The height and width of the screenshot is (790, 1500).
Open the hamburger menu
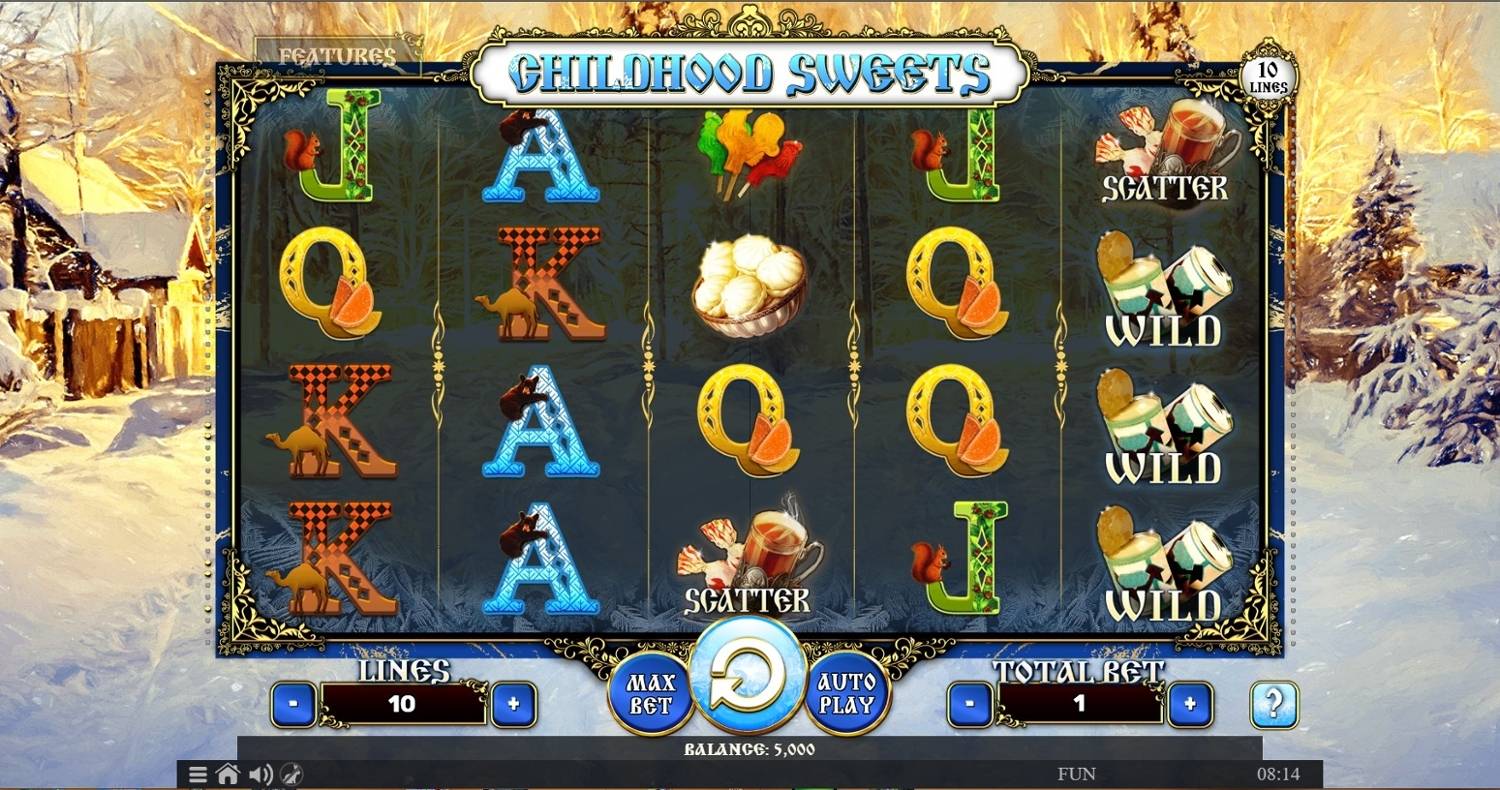[198, 774]
